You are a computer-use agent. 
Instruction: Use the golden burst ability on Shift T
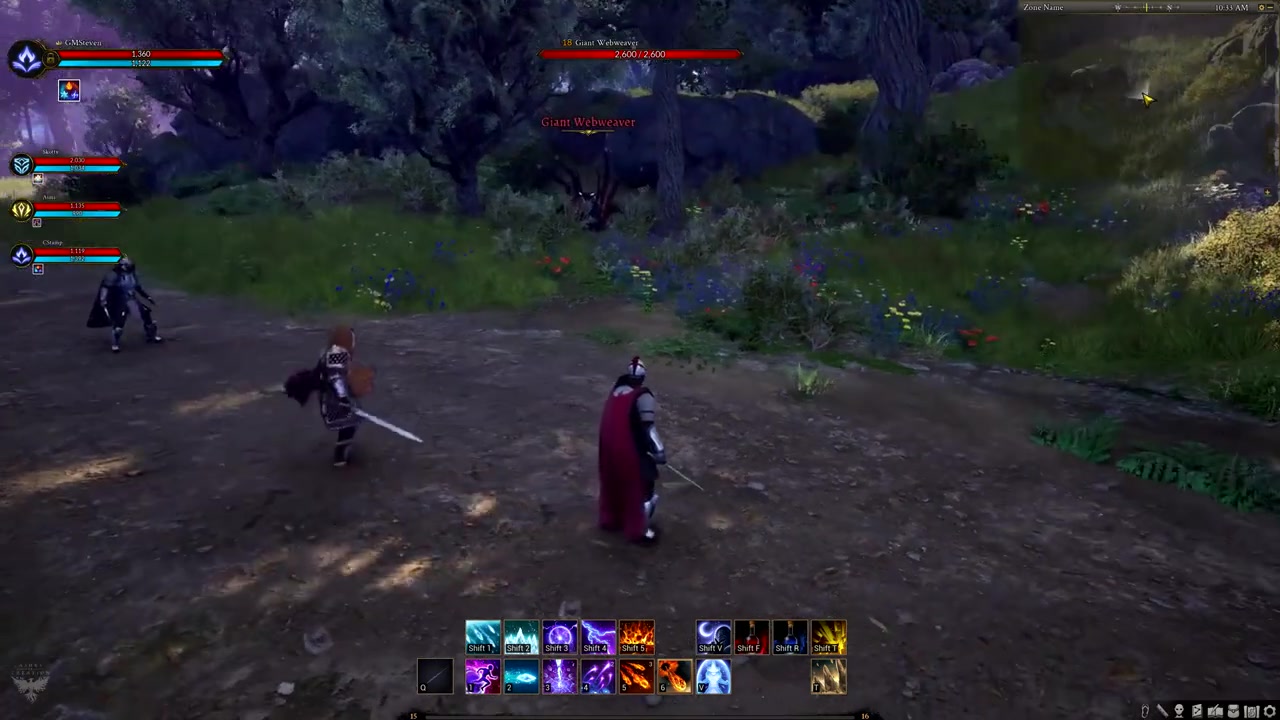point(828,636)
